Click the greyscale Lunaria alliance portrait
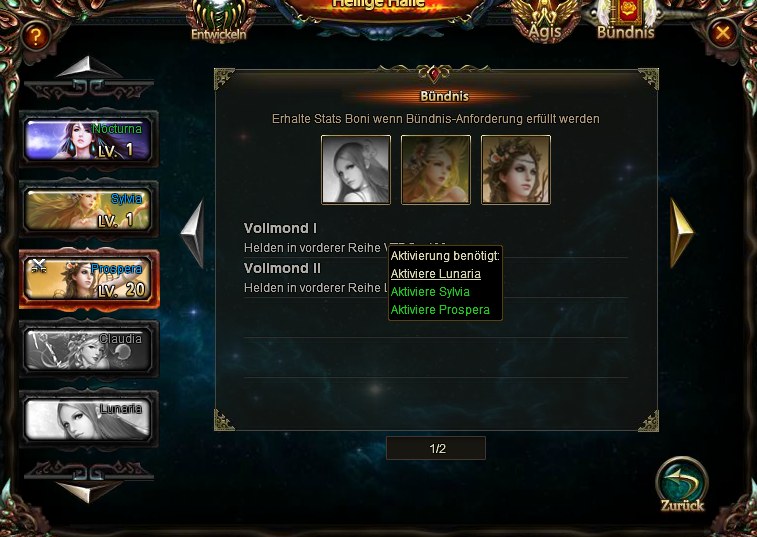757x537 pixels. [x=356, y=170]
